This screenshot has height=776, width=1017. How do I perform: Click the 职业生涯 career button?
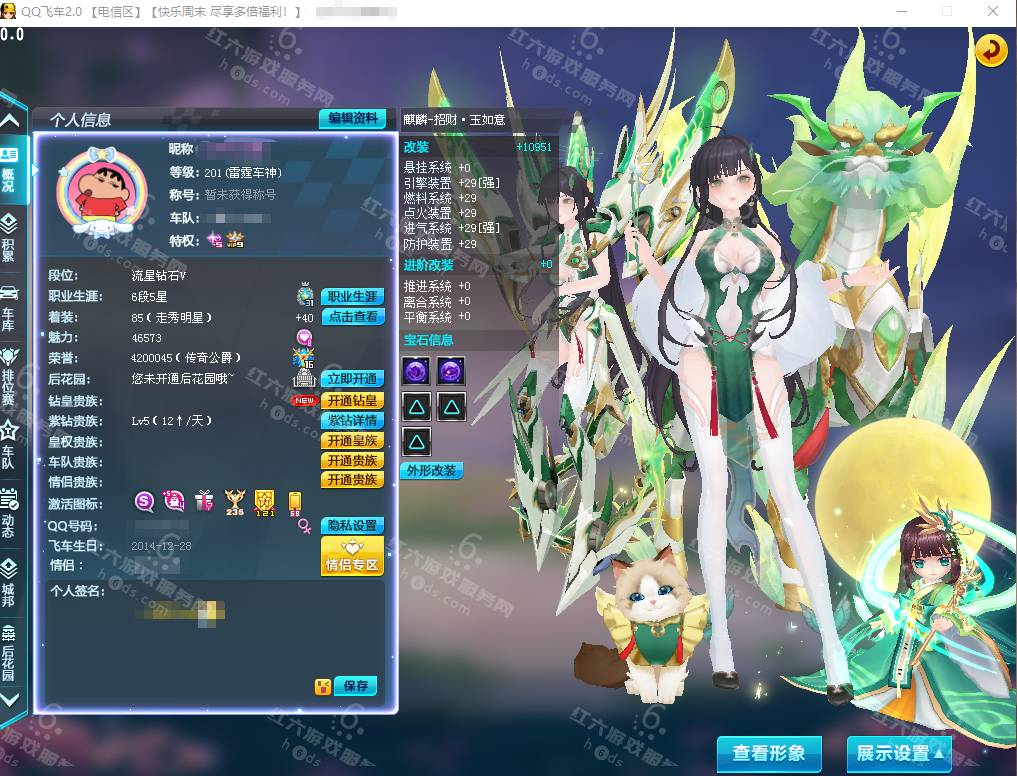352,297
